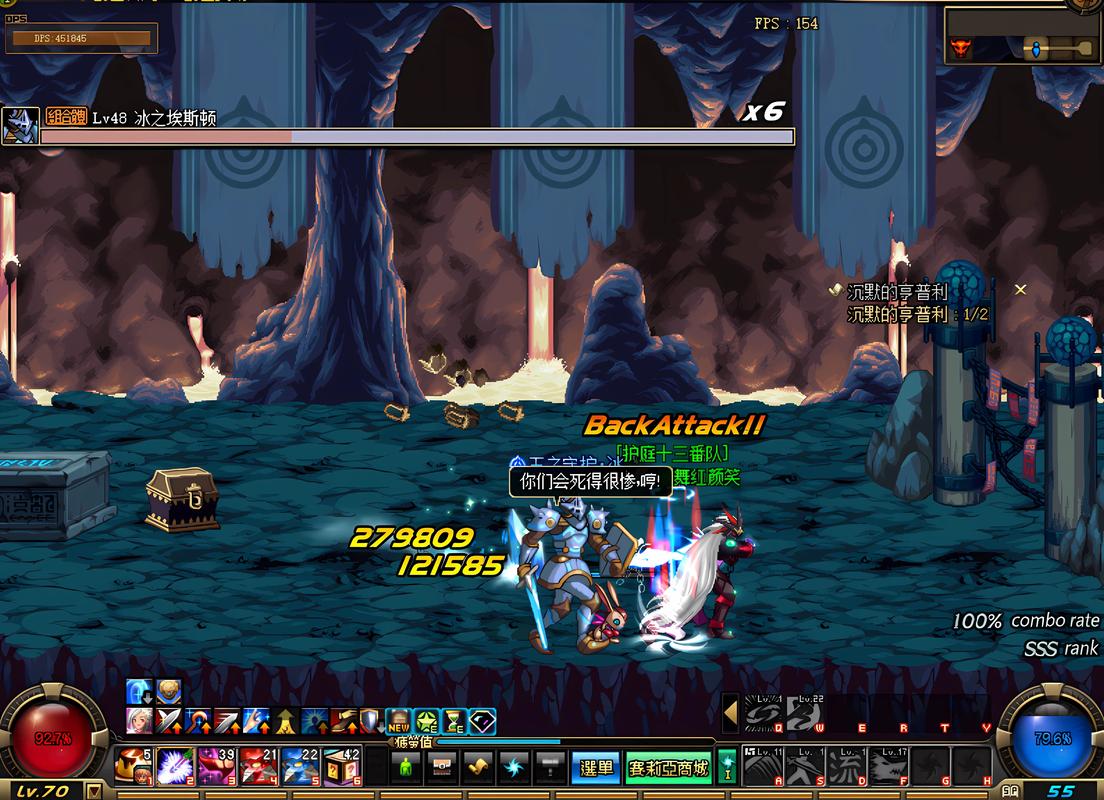
Task: Click the NEW chest buff icon
Action: point(399,721)
